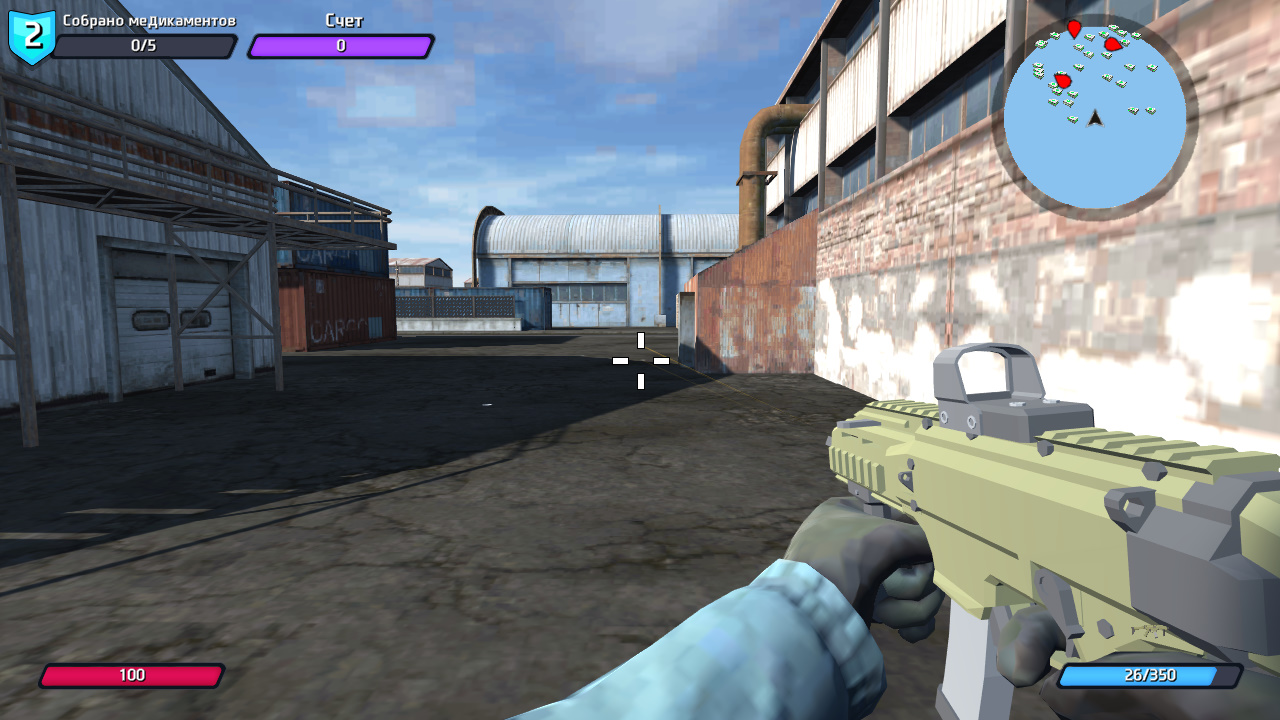This screenshot has height=720, width=1280.
Task: Select the medkit icon nearest the player arrow
Action: click(1073, 119)
